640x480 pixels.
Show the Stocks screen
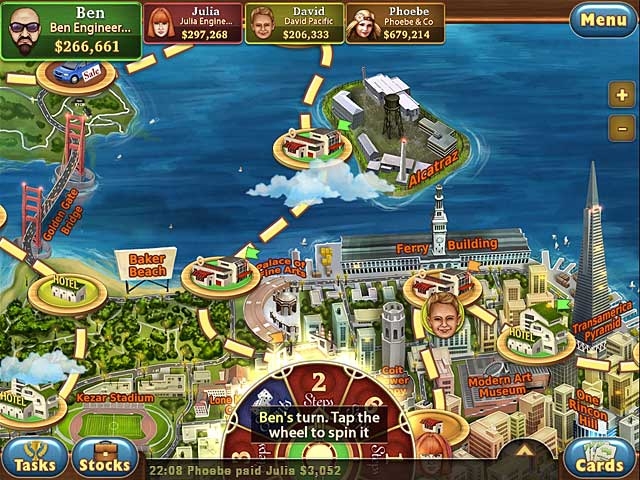point(105,459)
